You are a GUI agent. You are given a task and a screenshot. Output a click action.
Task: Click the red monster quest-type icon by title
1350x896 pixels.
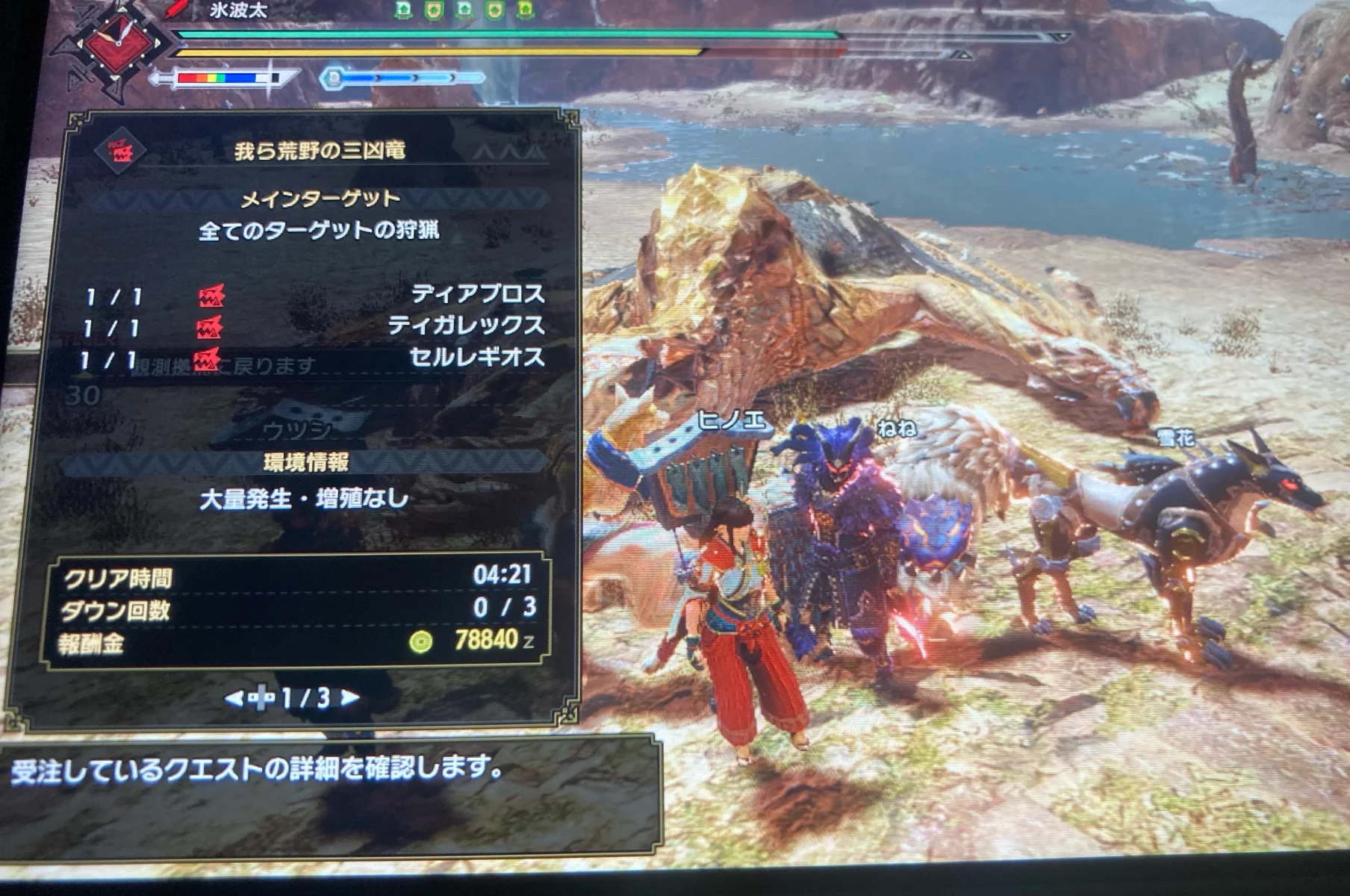tap(119, 152)
